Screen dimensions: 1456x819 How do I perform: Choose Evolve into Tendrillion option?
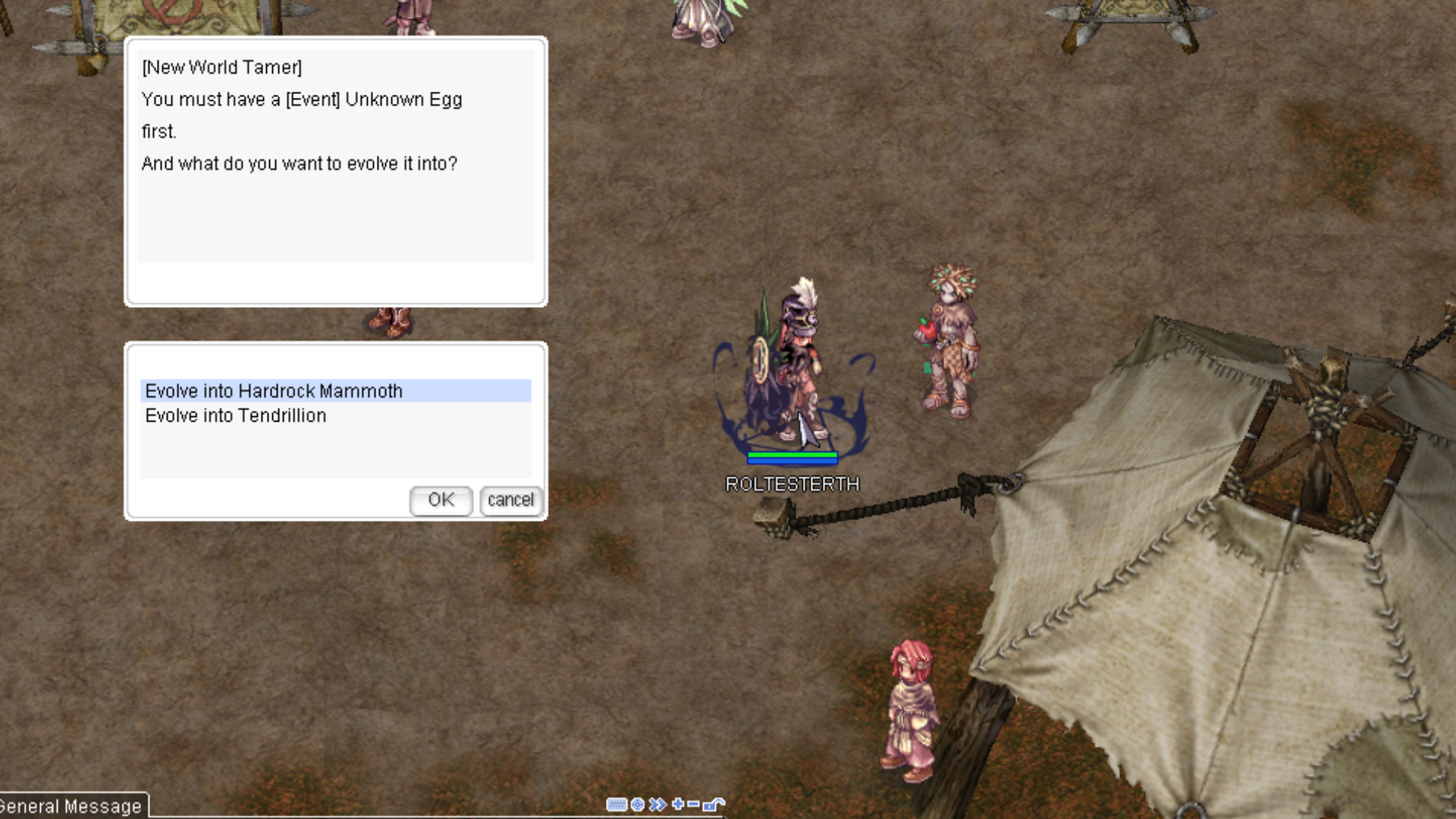236,416
